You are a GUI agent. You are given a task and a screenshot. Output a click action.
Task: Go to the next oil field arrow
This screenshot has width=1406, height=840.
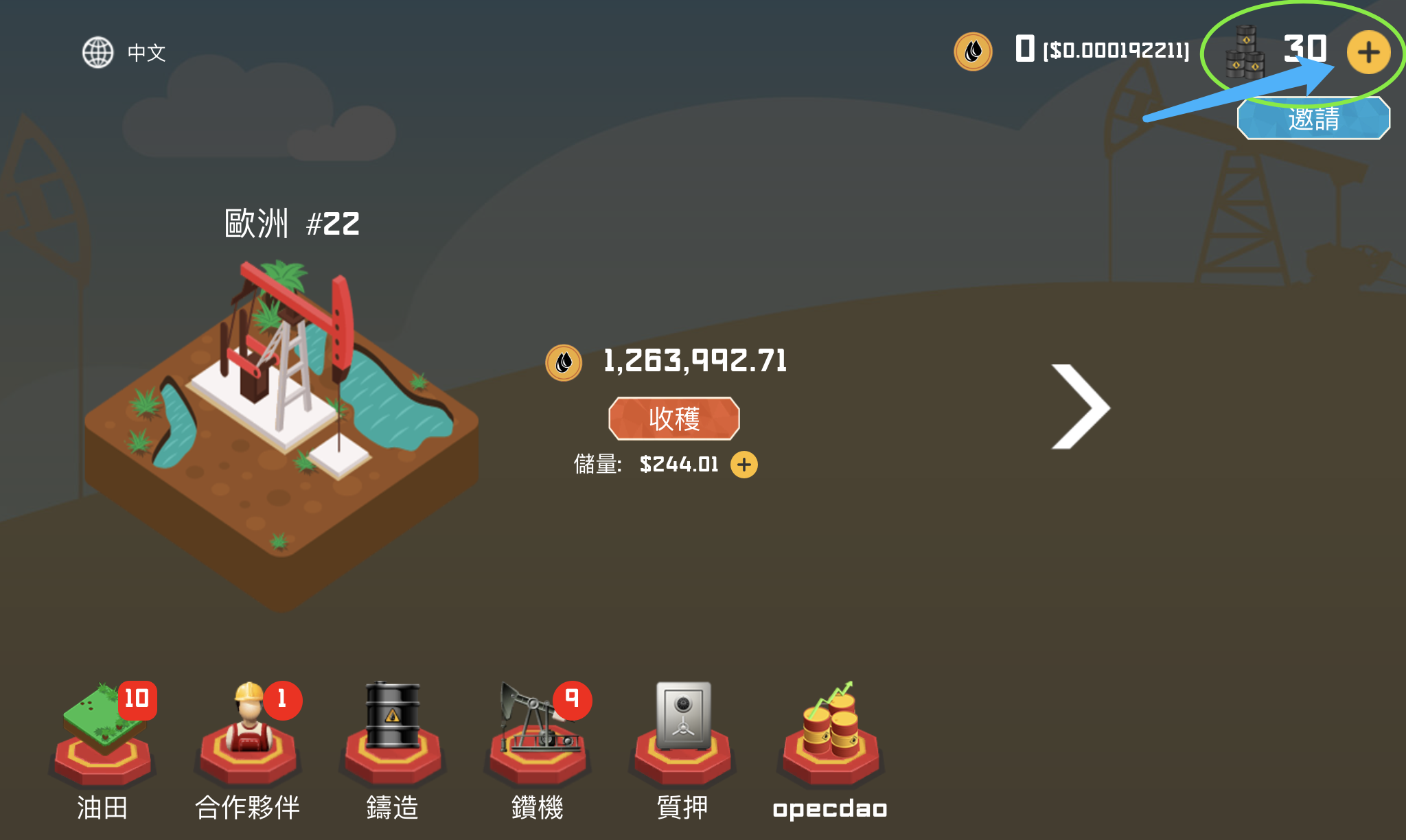(1079, 407)
